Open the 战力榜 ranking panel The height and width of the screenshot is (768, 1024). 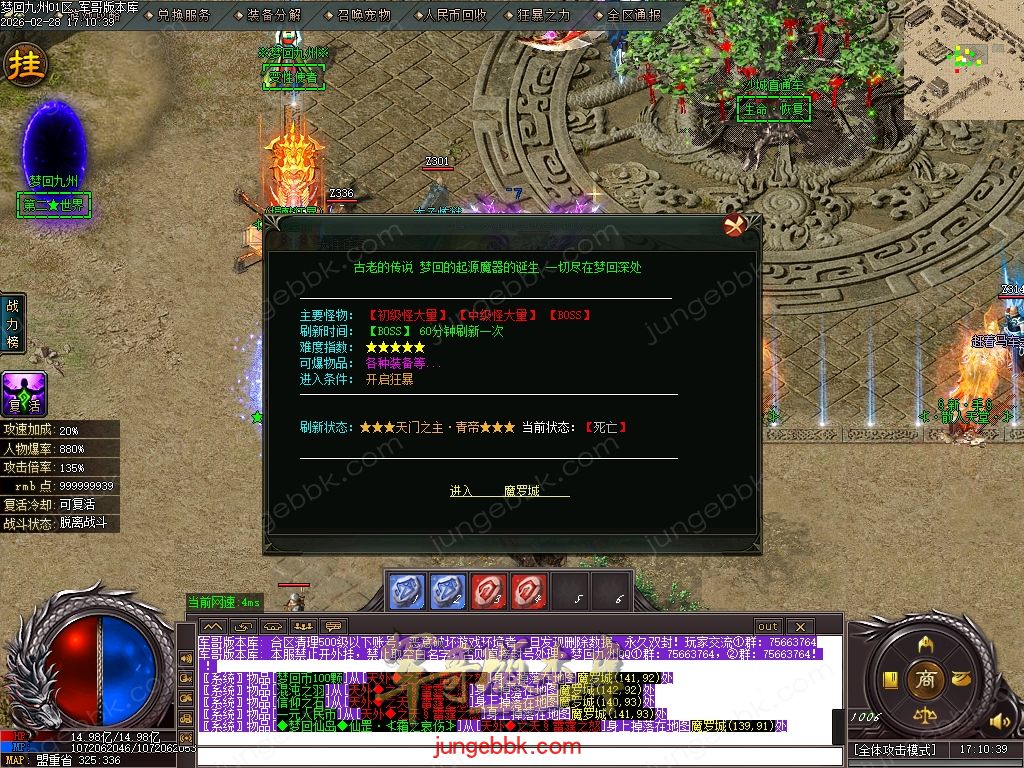pyautogui.click(x=13, y=323)
